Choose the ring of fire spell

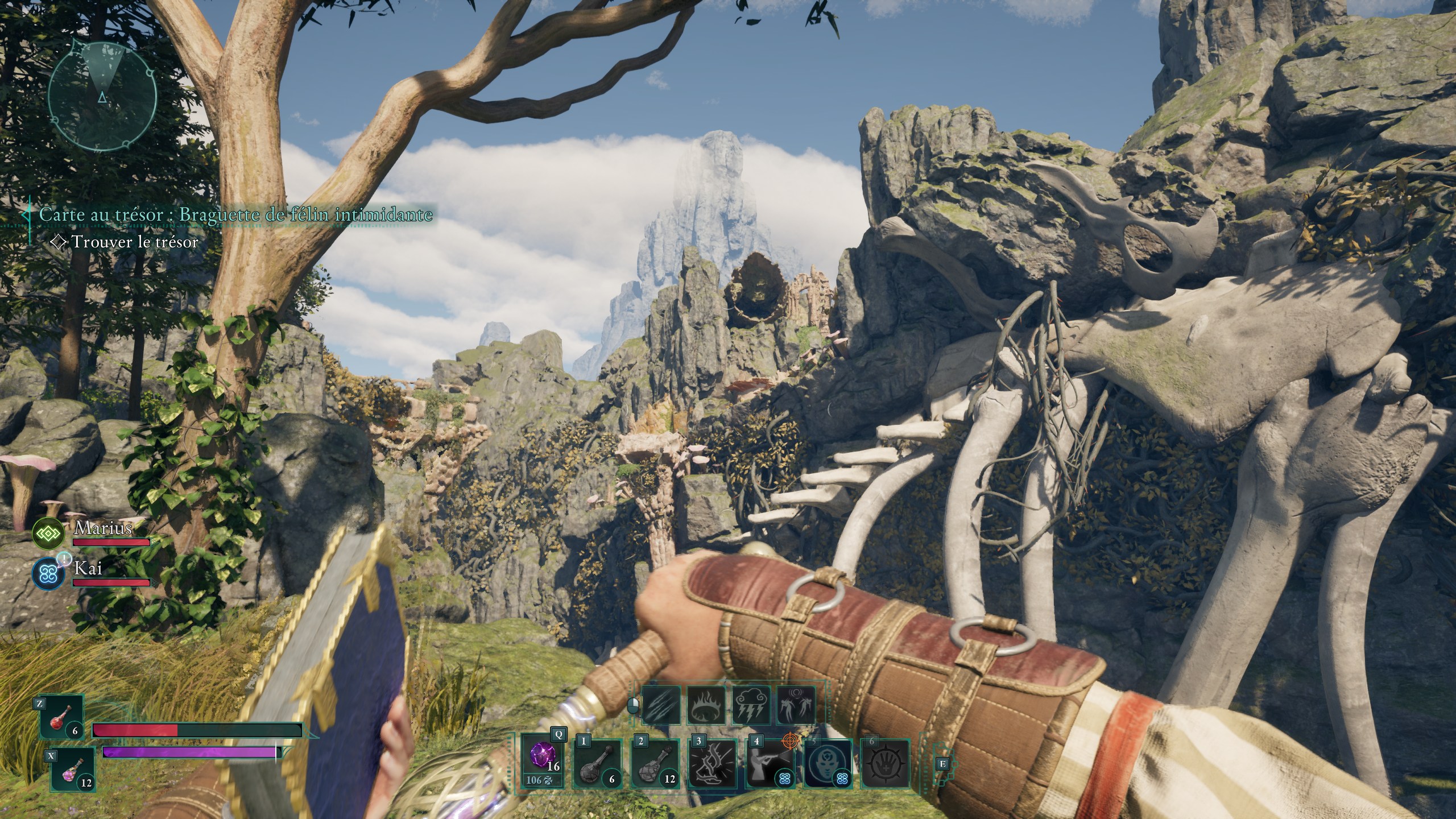click(x=706, y=706)
